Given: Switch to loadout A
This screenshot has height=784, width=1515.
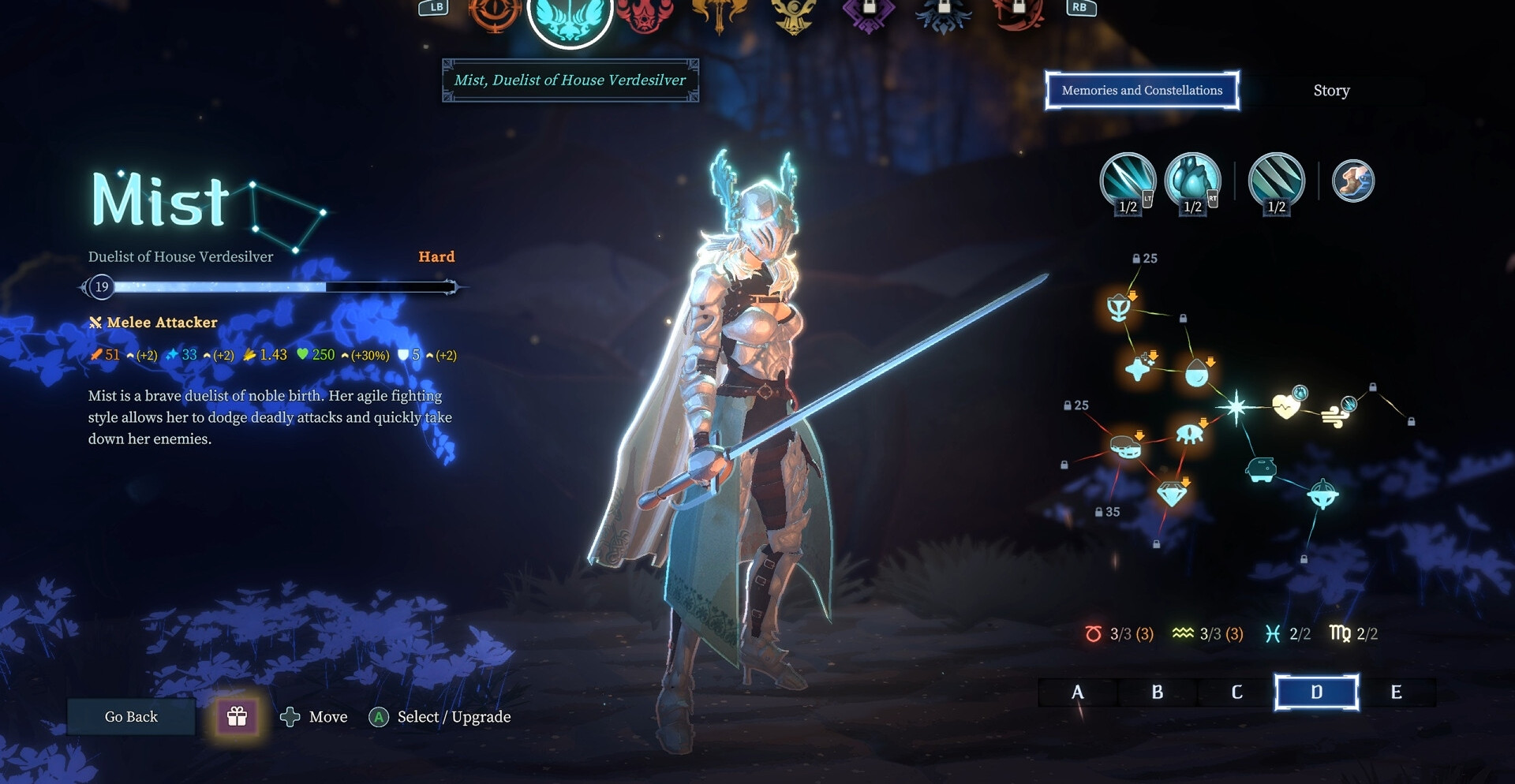Looking at the screenshot, I should [1078, 693].
